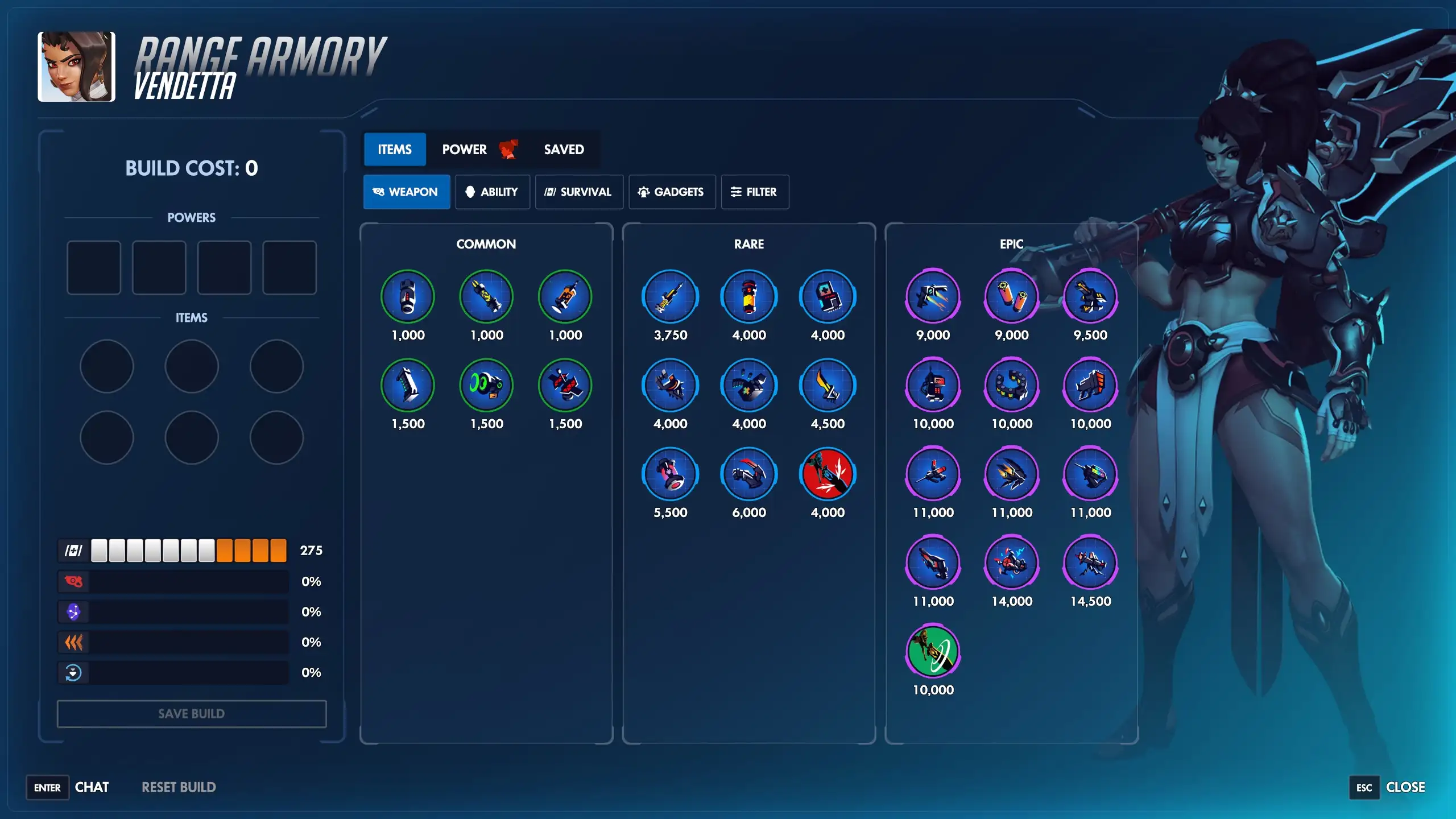Click an empty Powers slot
1456x819 pixels.
tap(93, 267)
